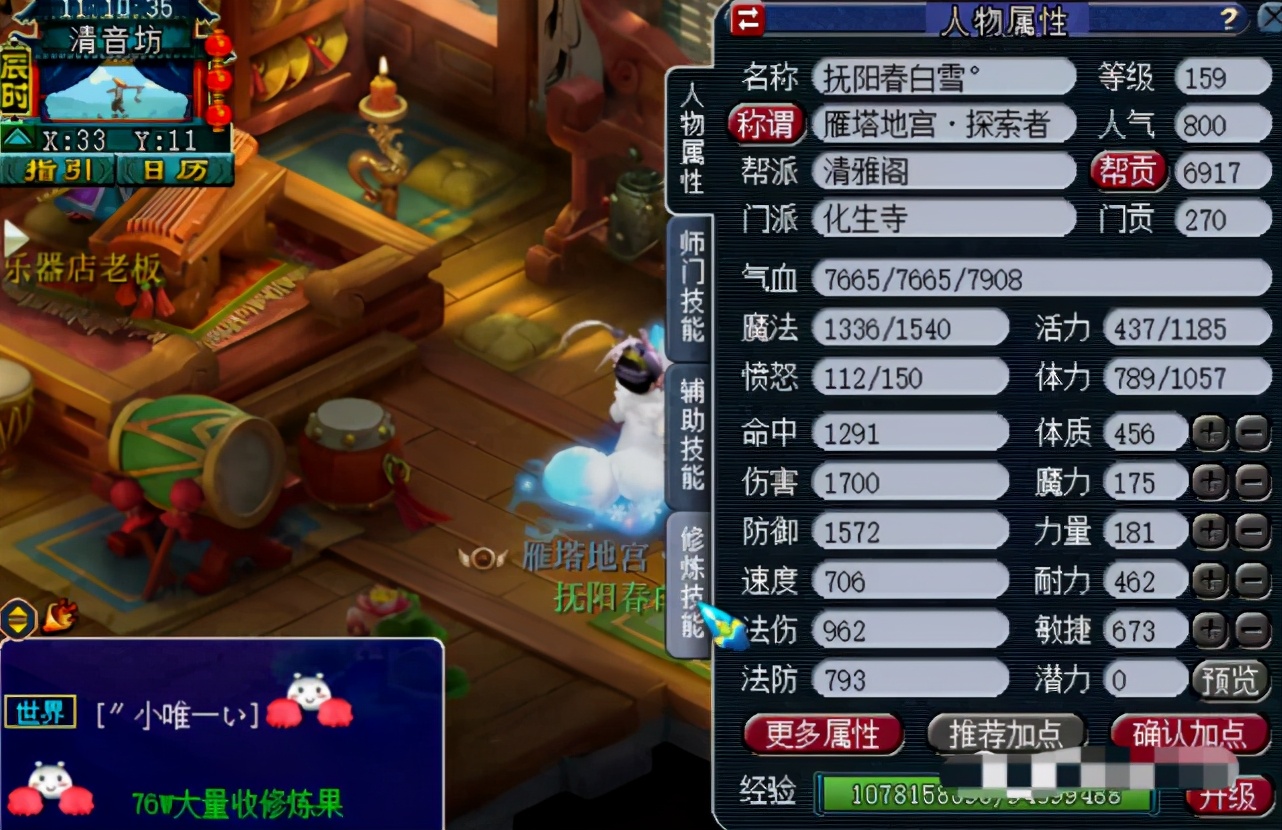The image size is (1282, 830).
Task: Click the hexagonal yellow arrows icon near chat
Action: click(x=18, y=618)
